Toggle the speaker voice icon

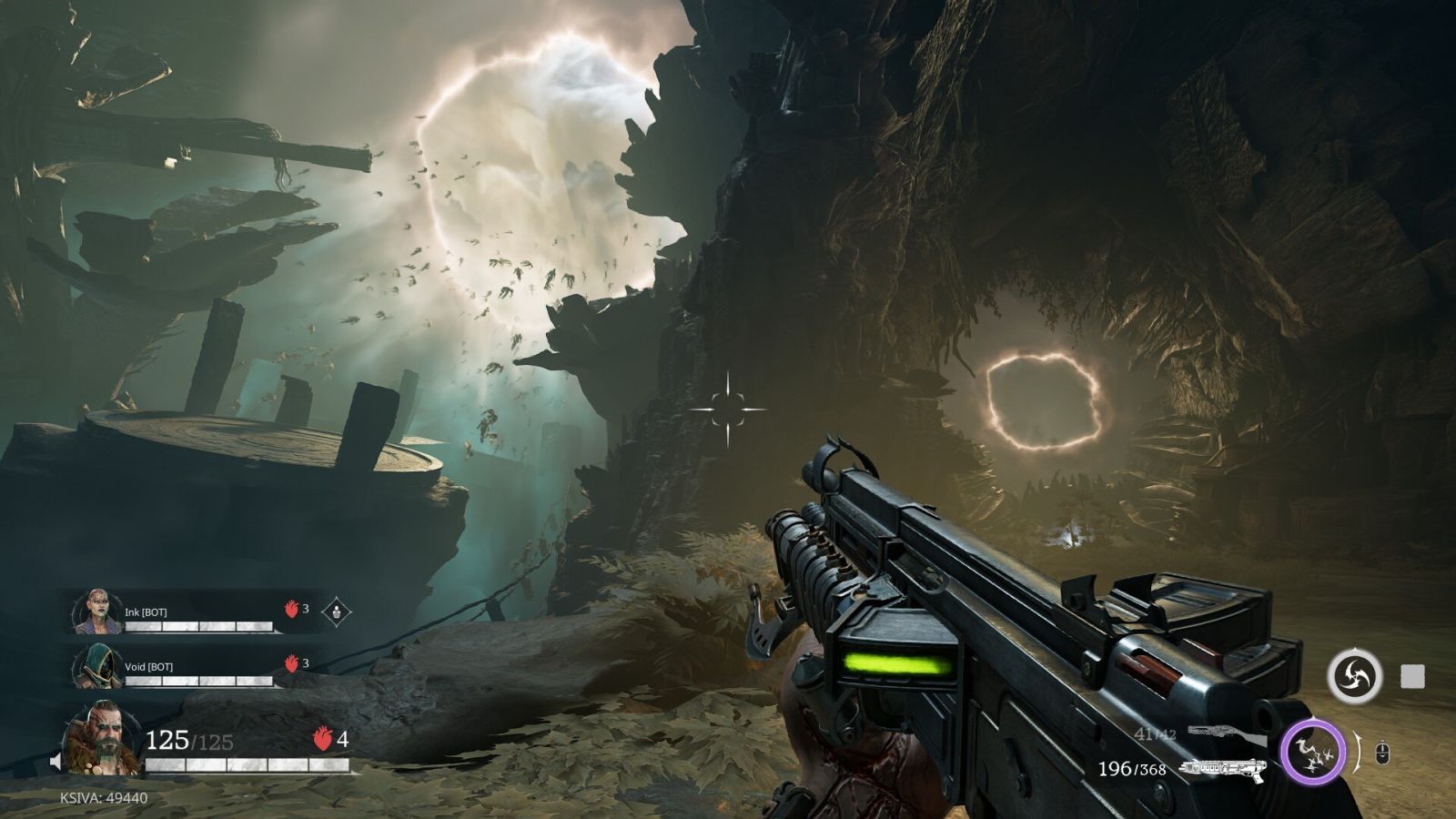click(56, 761)
